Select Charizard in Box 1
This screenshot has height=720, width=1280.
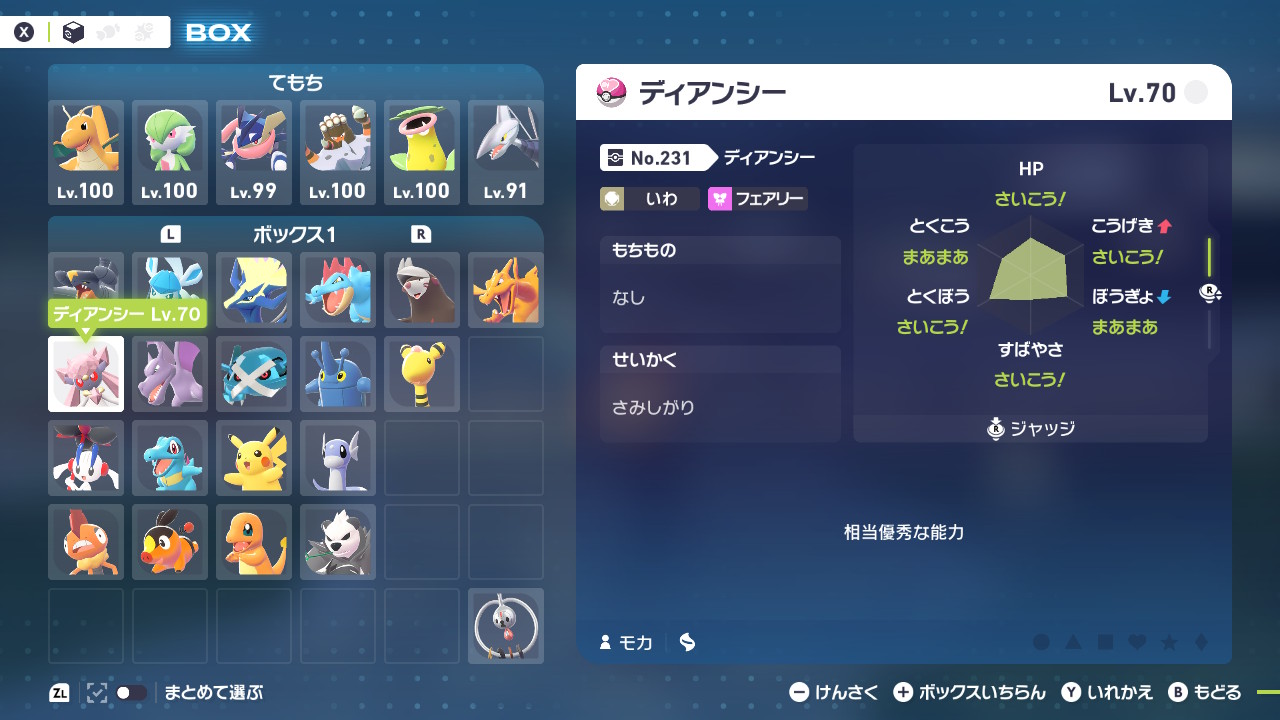coord(506,290)
